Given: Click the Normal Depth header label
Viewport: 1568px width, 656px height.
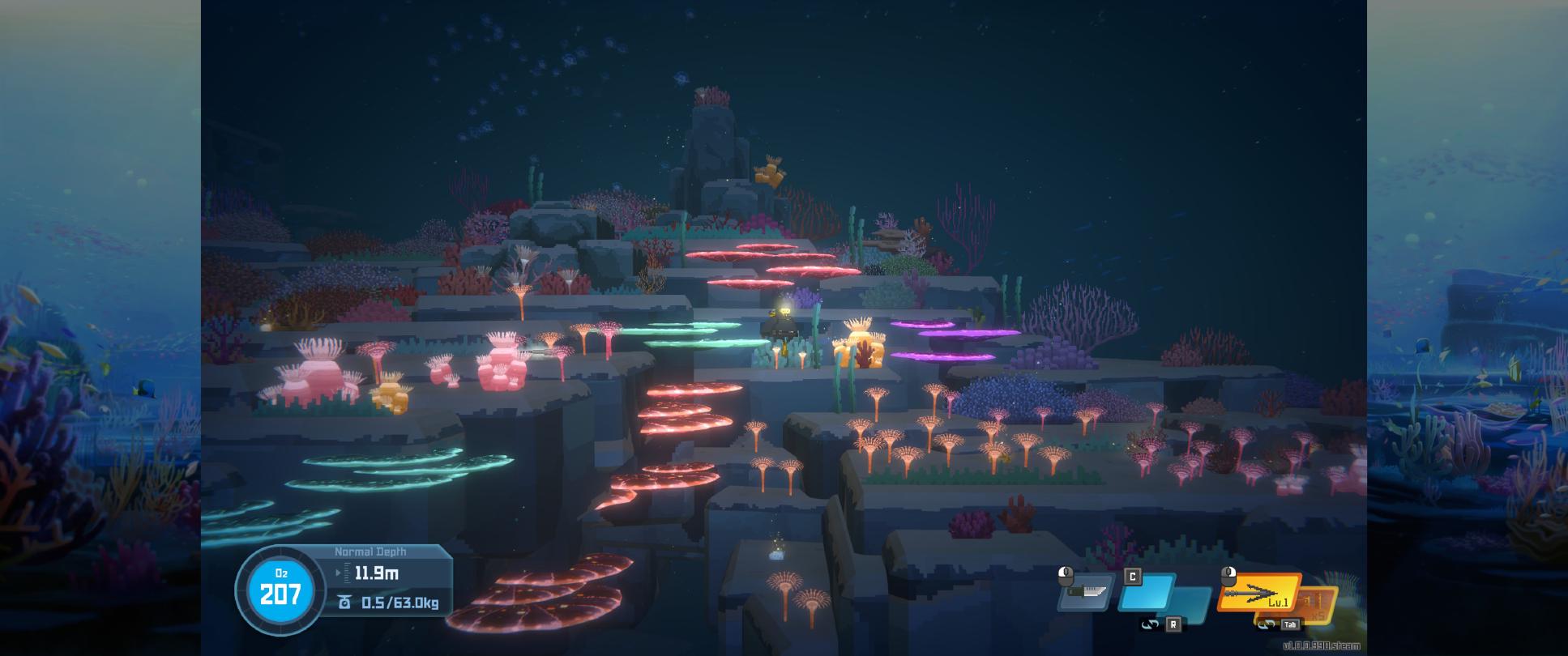Looking at the screenshot, I should (x=370, y=551).
